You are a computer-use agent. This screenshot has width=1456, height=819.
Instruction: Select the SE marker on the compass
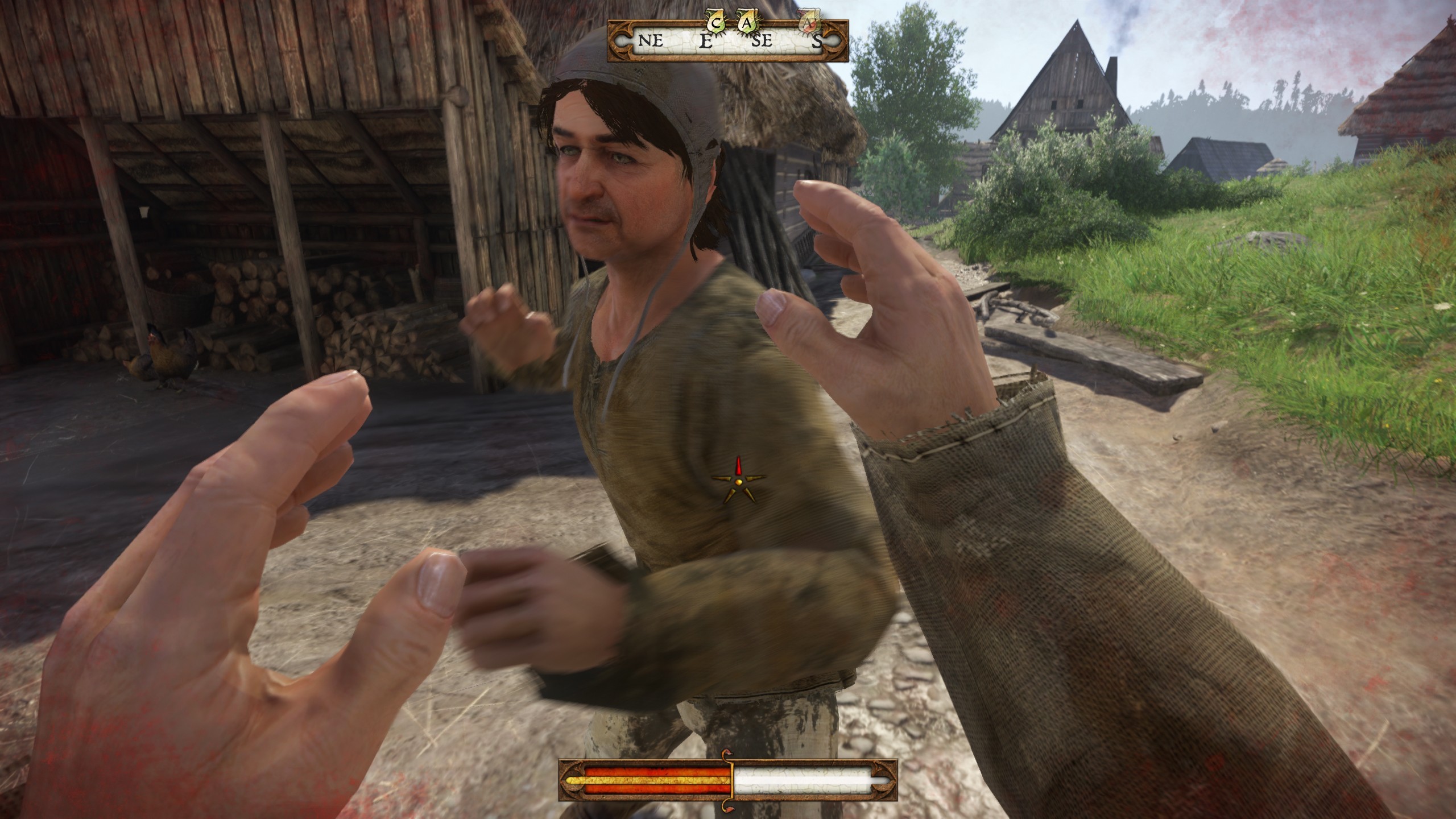(762, 42)
